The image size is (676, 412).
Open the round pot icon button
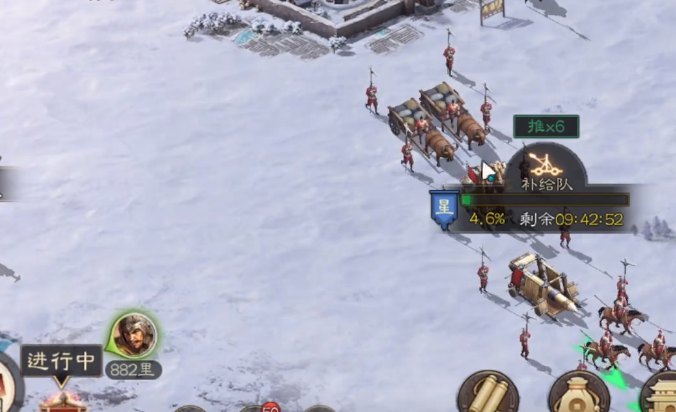pos(580,394)
